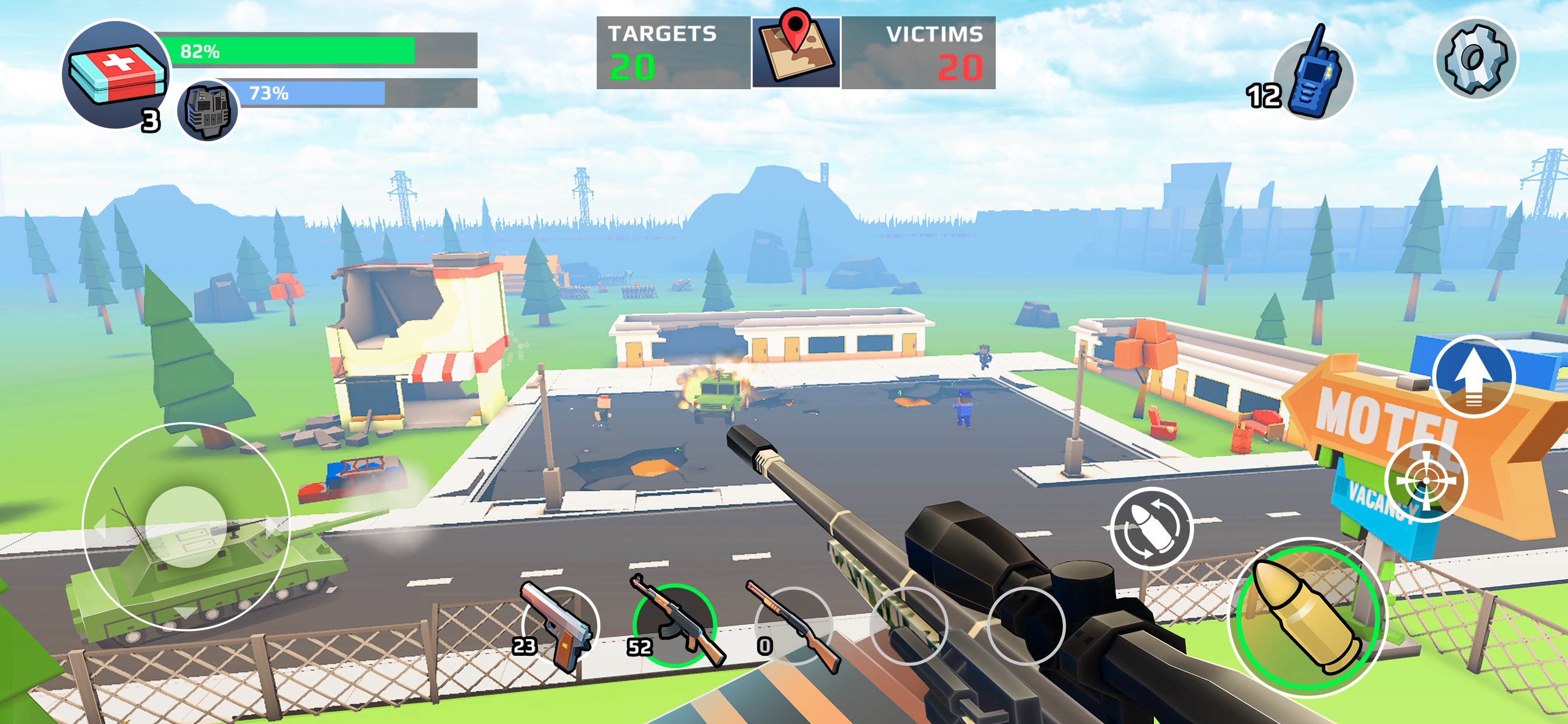Screen dimensions: 1568x724
Task: Open the gear settings menu
Action: pos(1476,59)
